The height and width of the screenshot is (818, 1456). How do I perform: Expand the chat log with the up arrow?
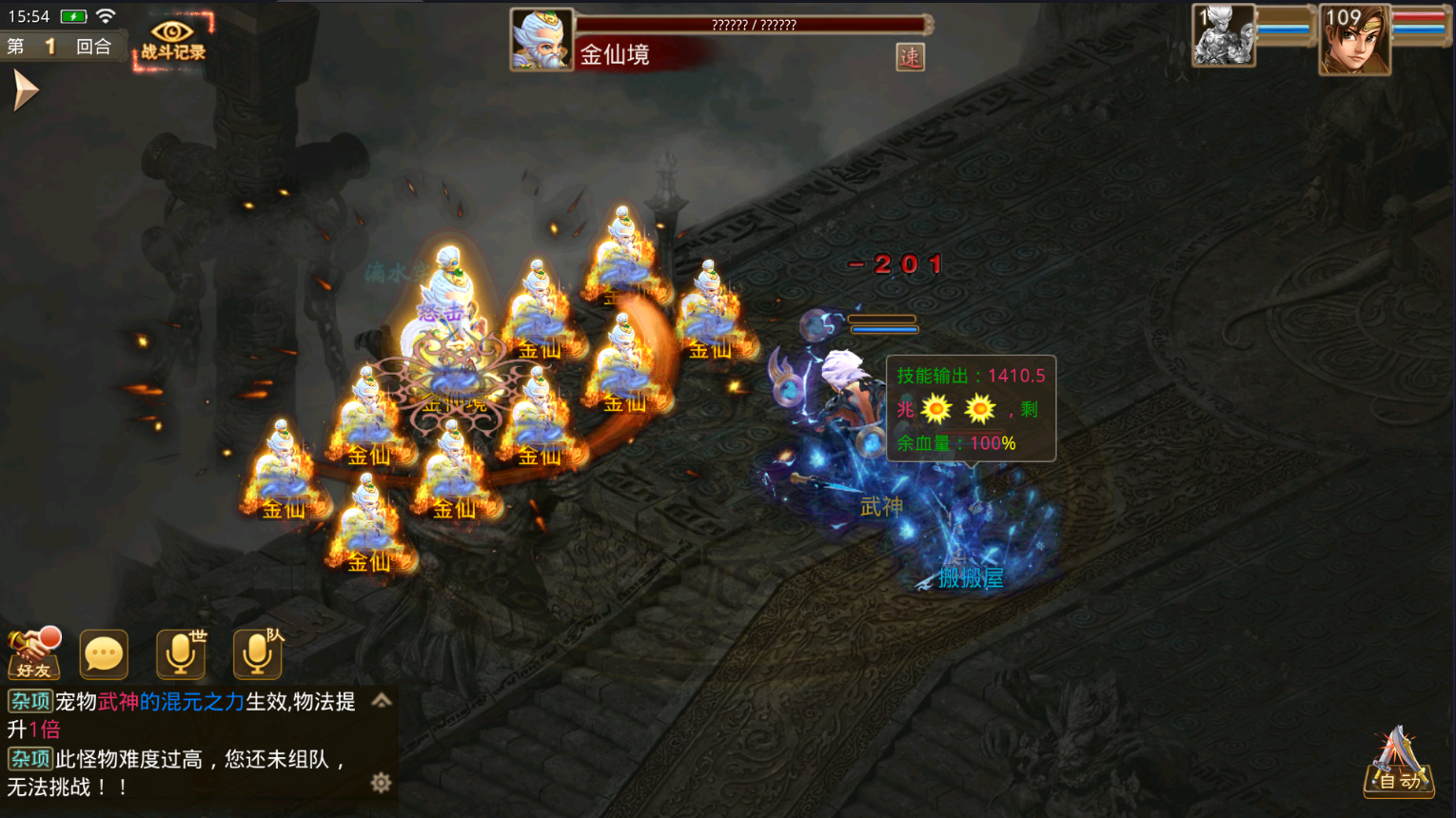(382, 701)
